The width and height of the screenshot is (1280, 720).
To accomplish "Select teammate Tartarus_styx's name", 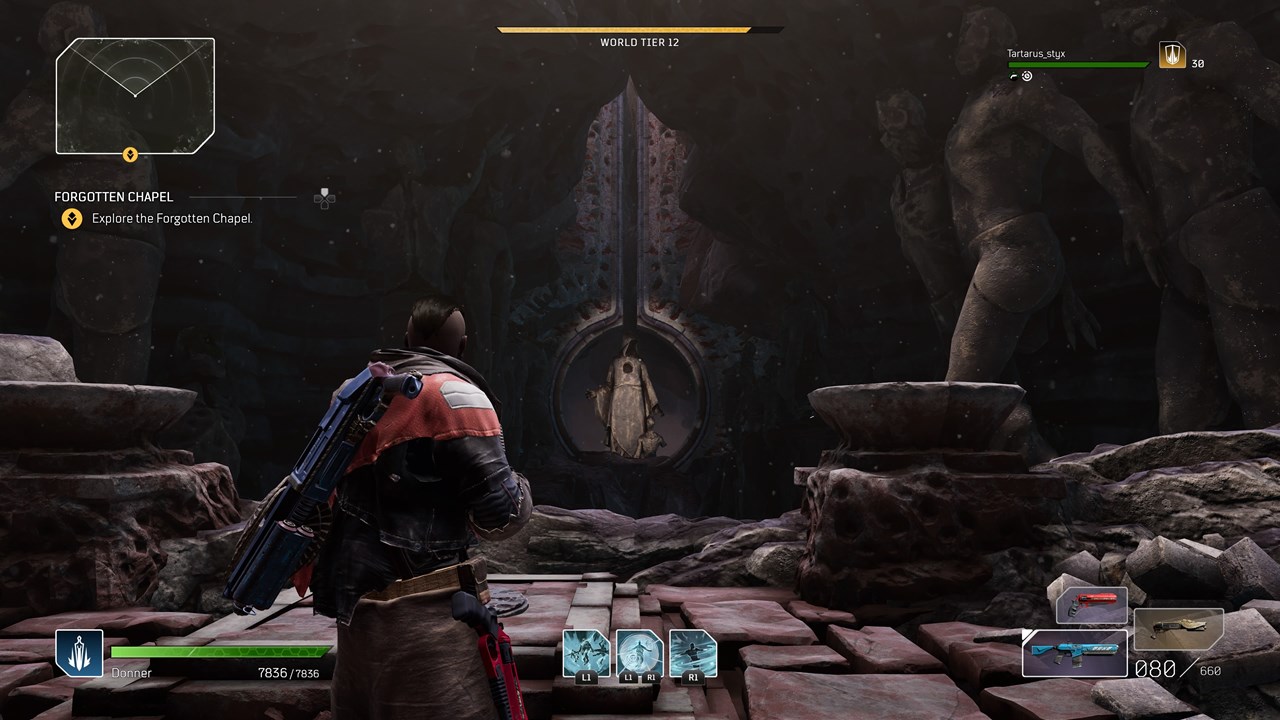I will tap(1036, 53).
